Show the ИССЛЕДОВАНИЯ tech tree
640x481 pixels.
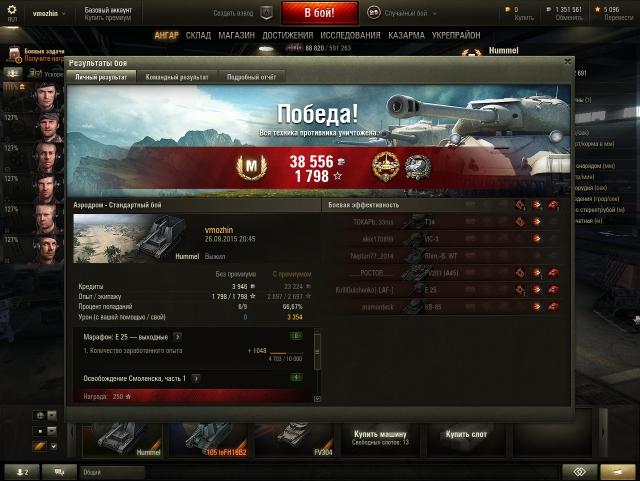[x=350, y=35]
